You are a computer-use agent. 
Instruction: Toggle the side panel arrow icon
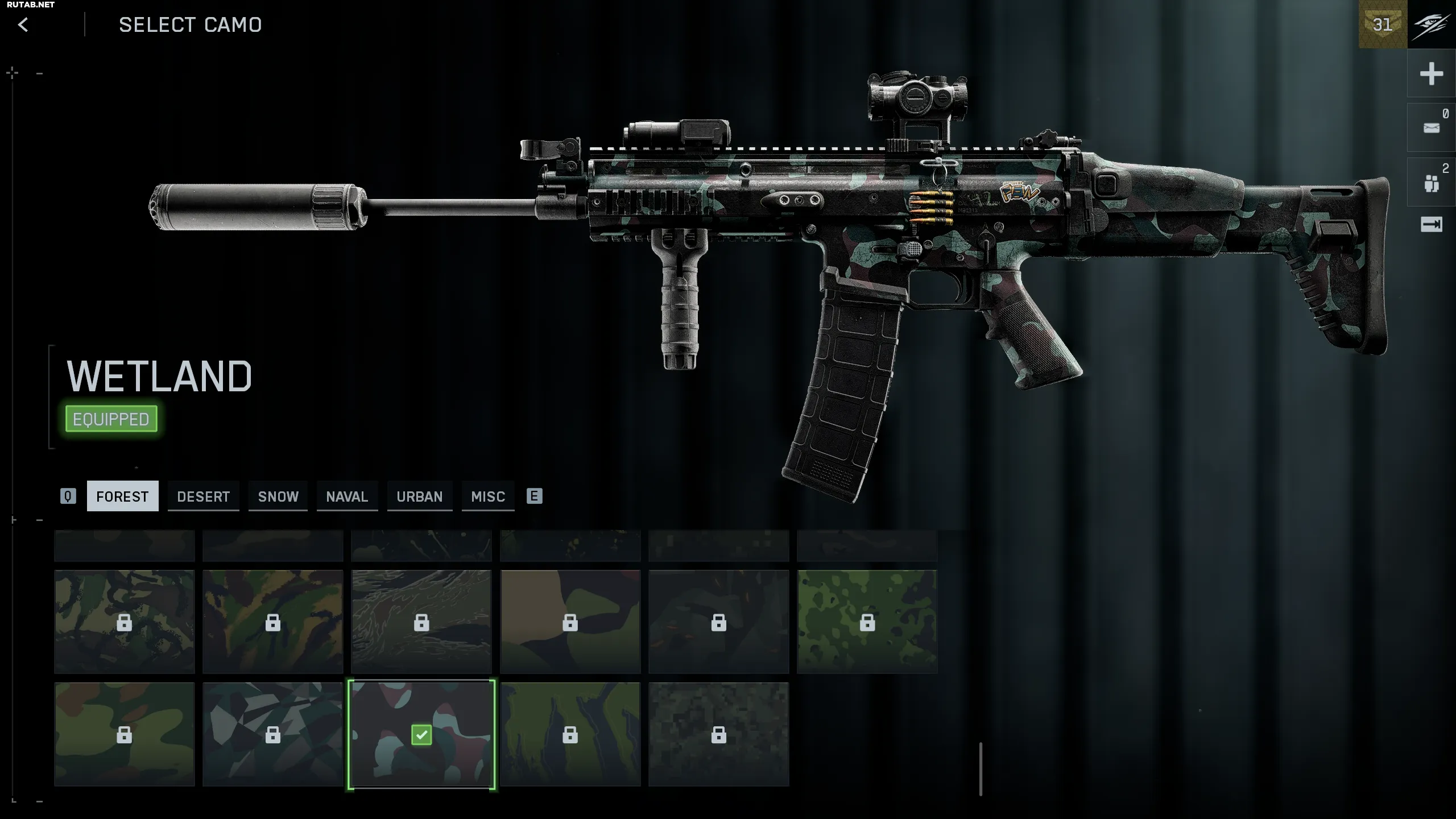[1431, 225]
